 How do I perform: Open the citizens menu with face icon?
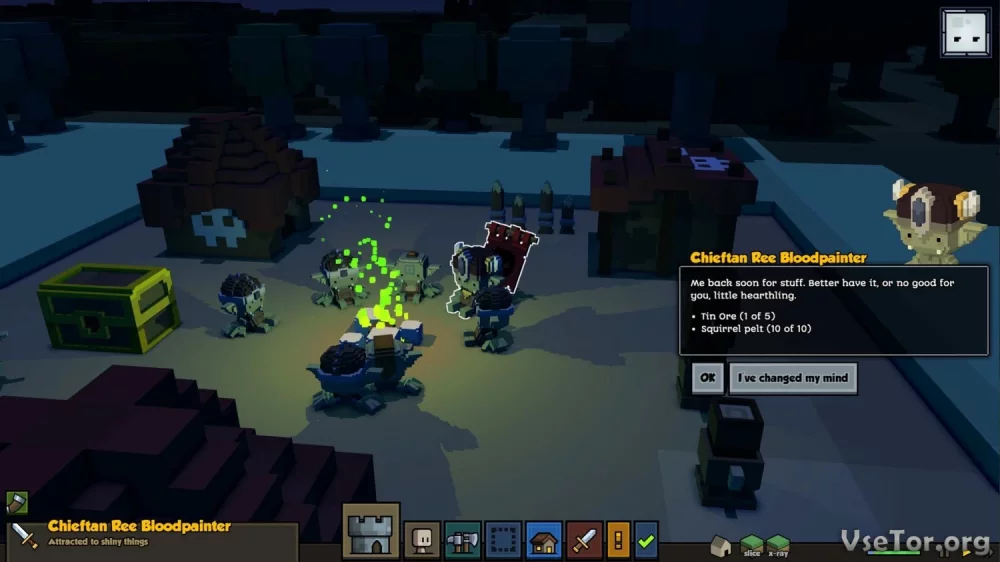coord(422,540)
